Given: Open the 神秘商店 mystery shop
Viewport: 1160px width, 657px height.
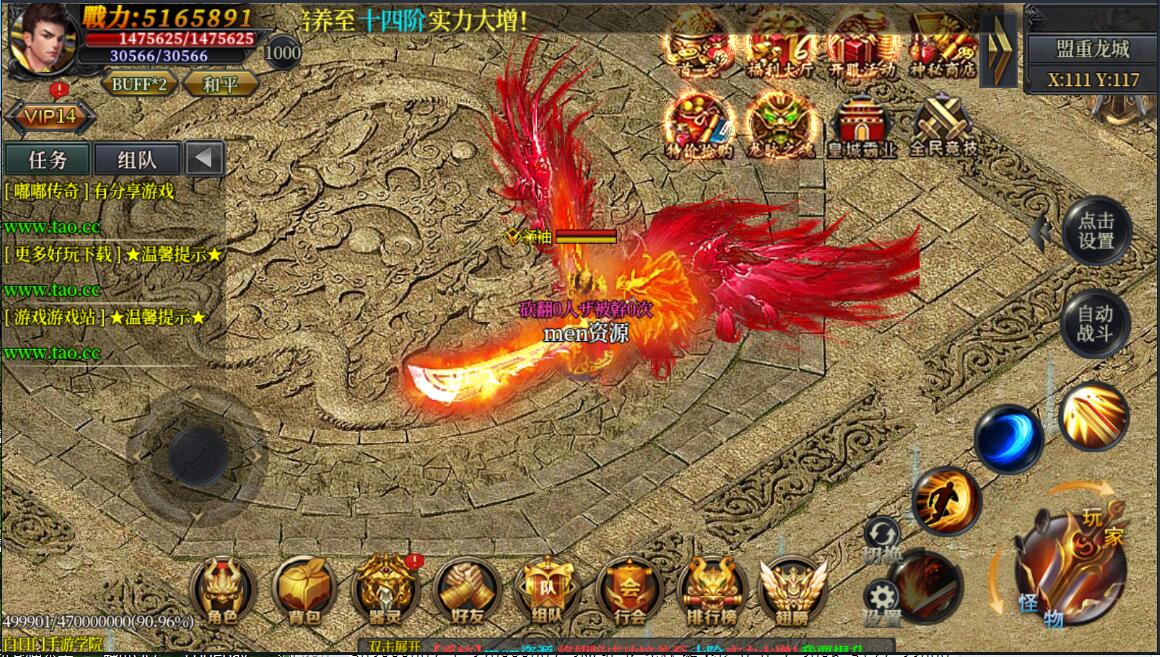Looking at the screenshot, I should pyautogui.click(x=943, y=44).
